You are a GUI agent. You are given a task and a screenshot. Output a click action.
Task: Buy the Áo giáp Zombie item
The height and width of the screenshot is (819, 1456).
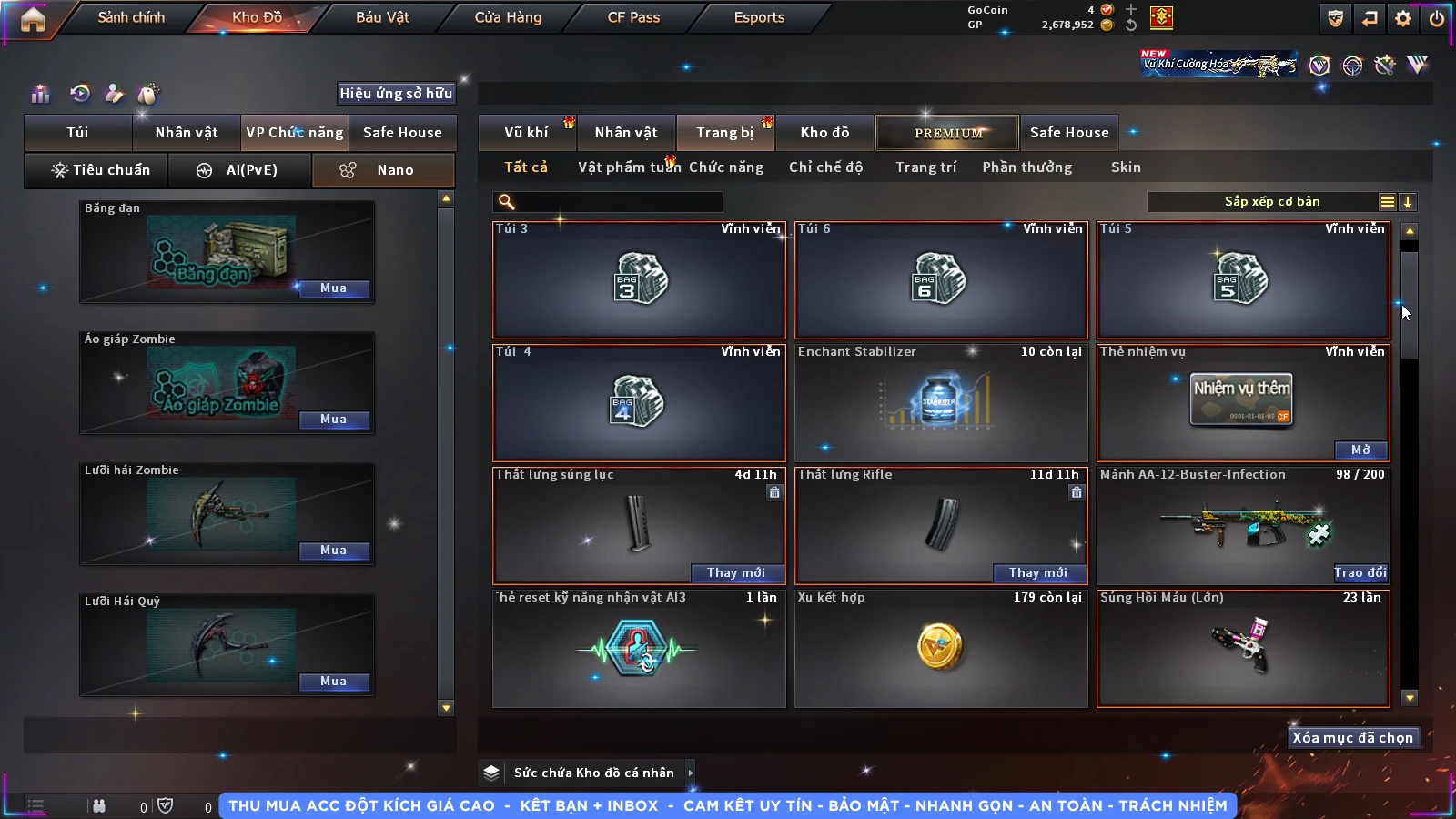click(333, 420)
